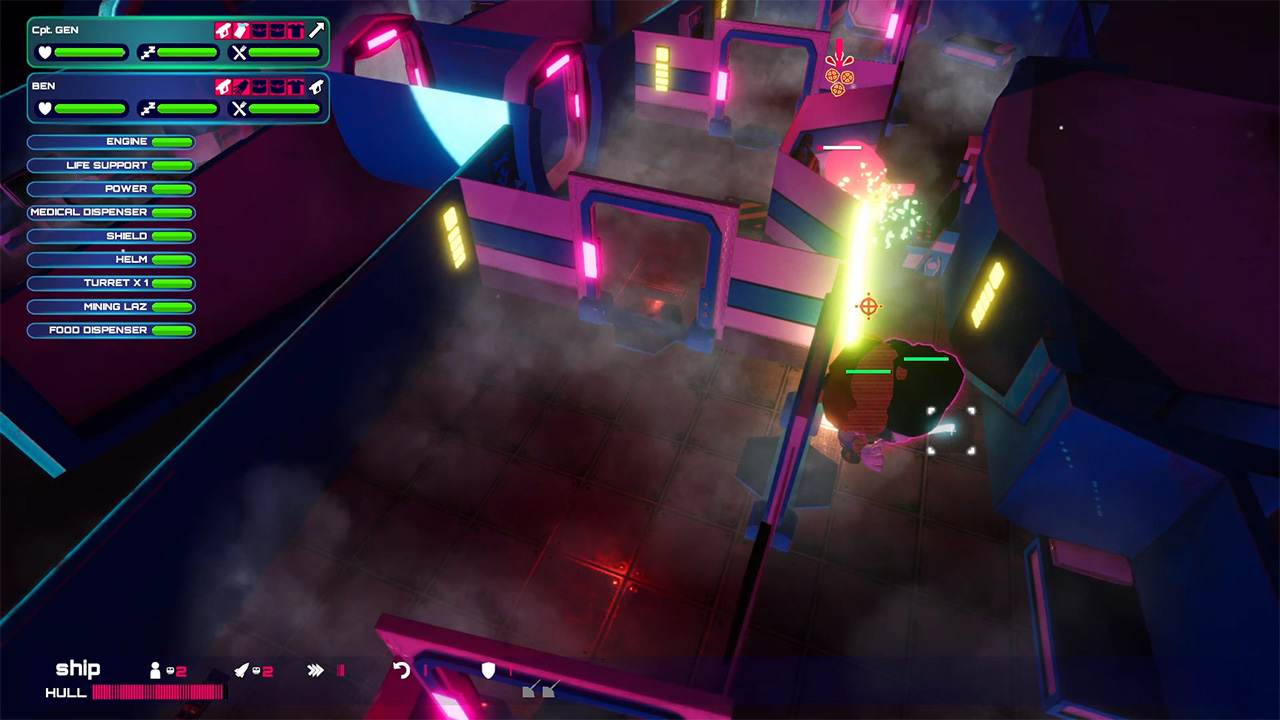Select the undo arrow icon in the ship bar

point(401,670)
